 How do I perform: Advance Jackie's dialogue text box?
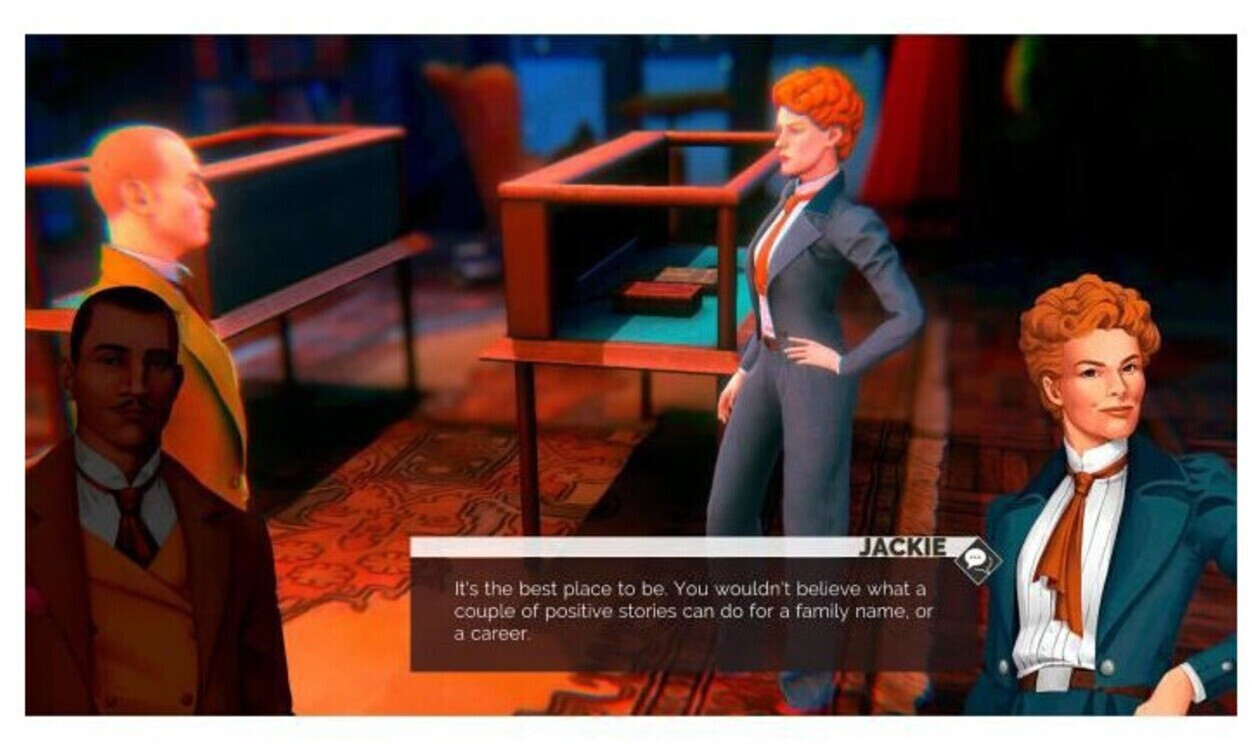(692, 612)
